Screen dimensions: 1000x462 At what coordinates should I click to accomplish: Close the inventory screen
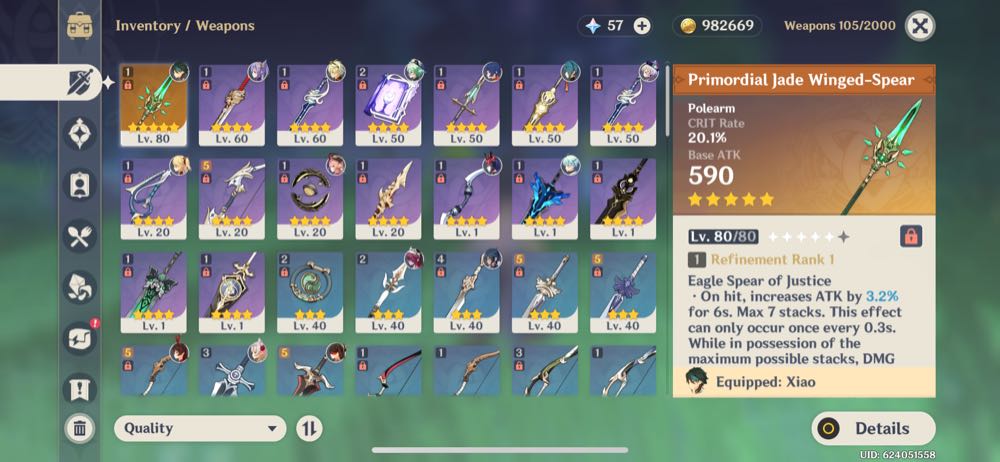pyautogui.click(x=920, y=26)
